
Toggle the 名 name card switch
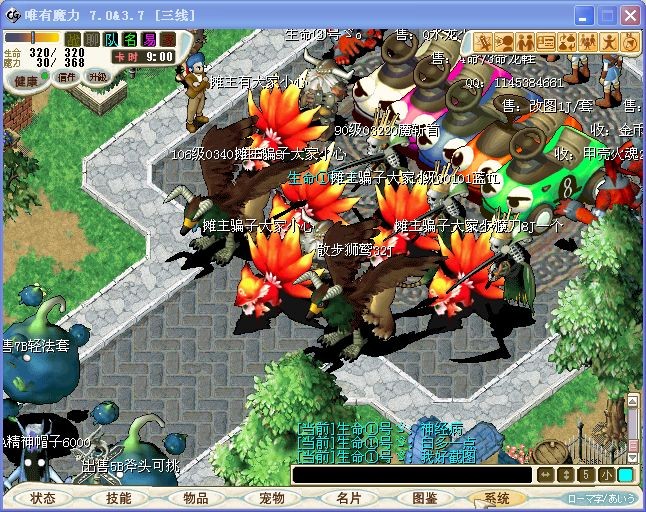coord(130,39)
